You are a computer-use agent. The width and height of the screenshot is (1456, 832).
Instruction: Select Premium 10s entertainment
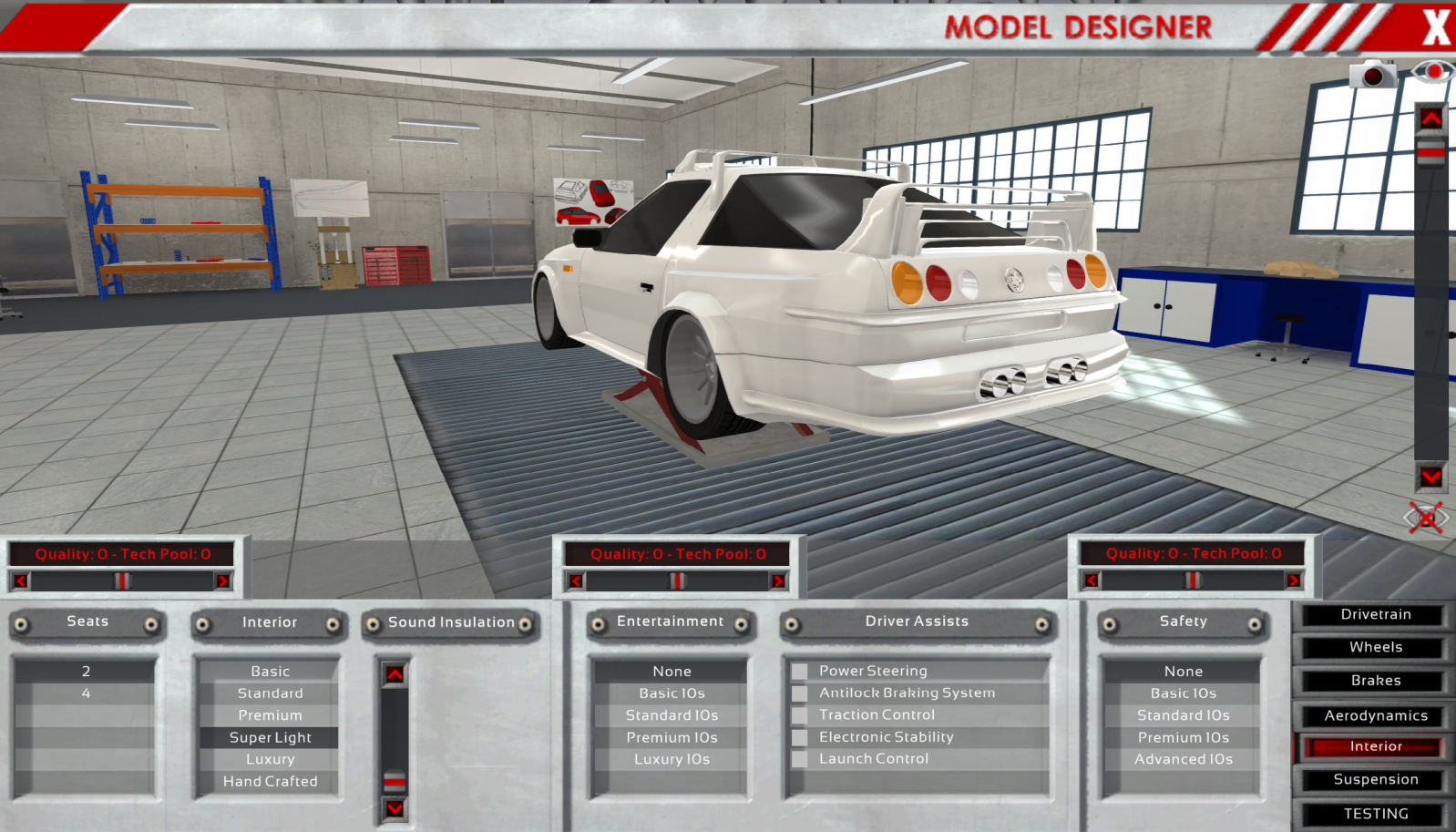(672, 737)
